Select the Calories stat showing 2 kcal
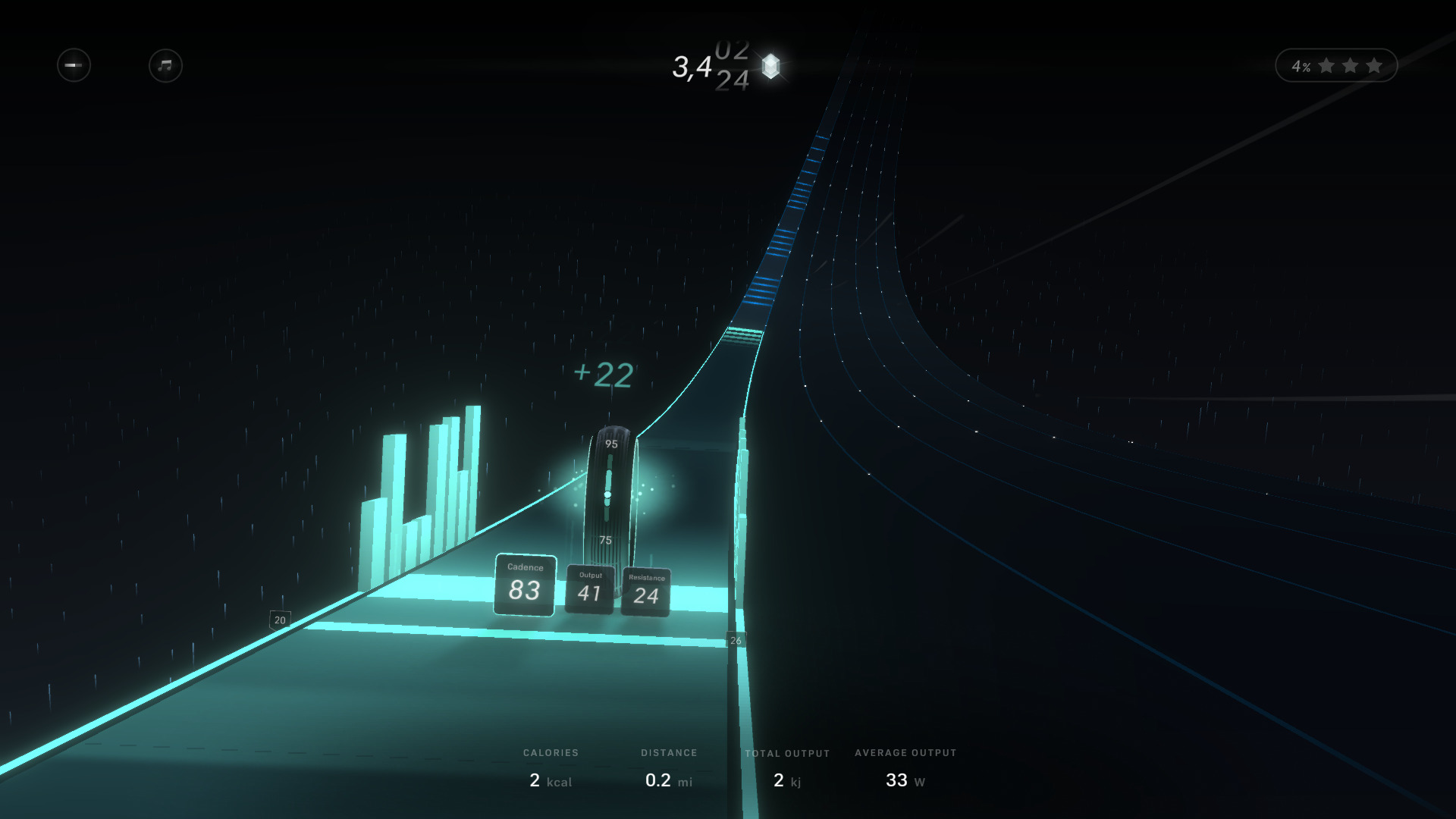 pyautogui.click(x=551, y=767)
